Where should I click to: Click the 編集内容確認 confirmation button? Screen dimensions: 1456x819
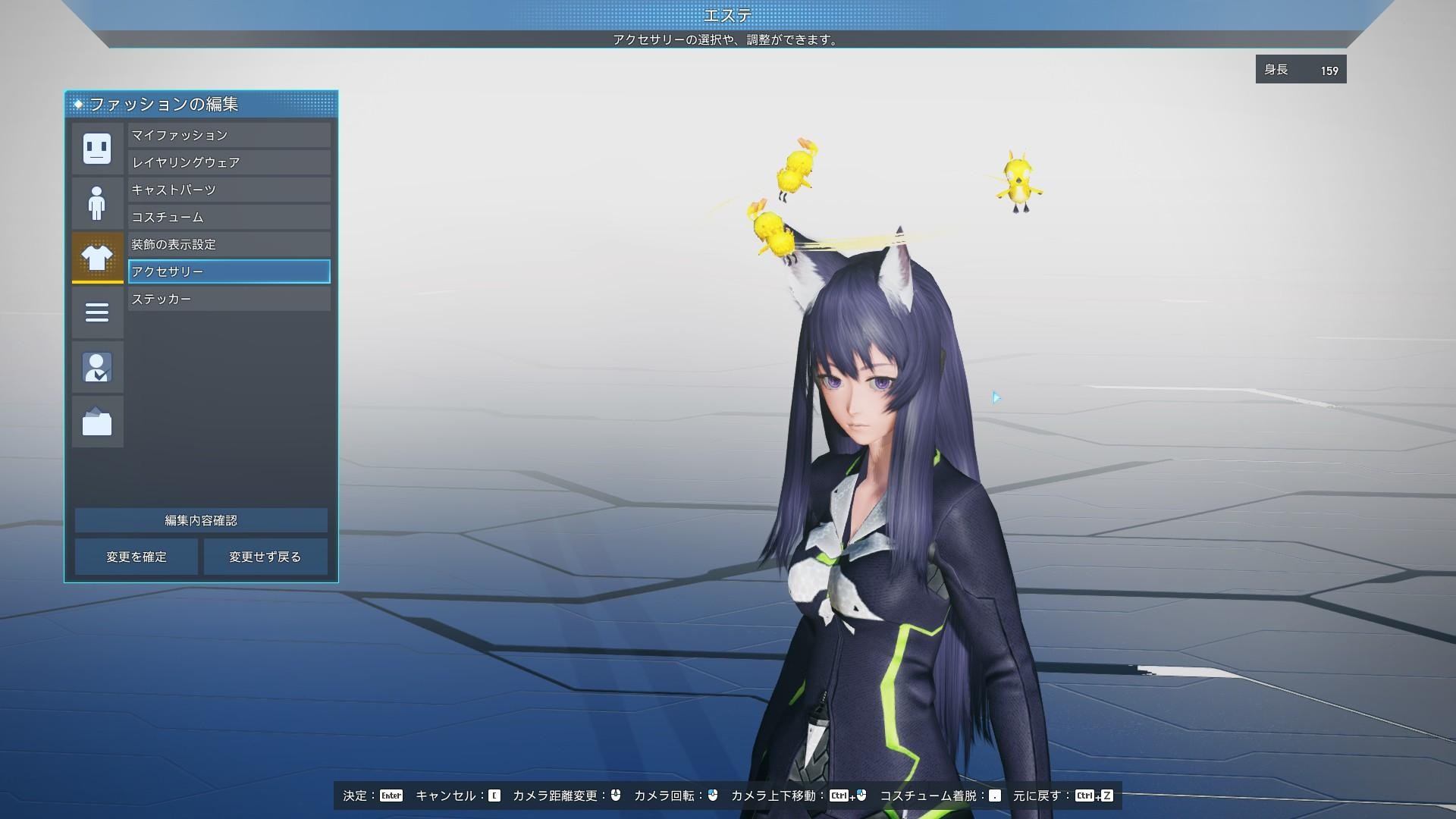(x=201, y=520)
